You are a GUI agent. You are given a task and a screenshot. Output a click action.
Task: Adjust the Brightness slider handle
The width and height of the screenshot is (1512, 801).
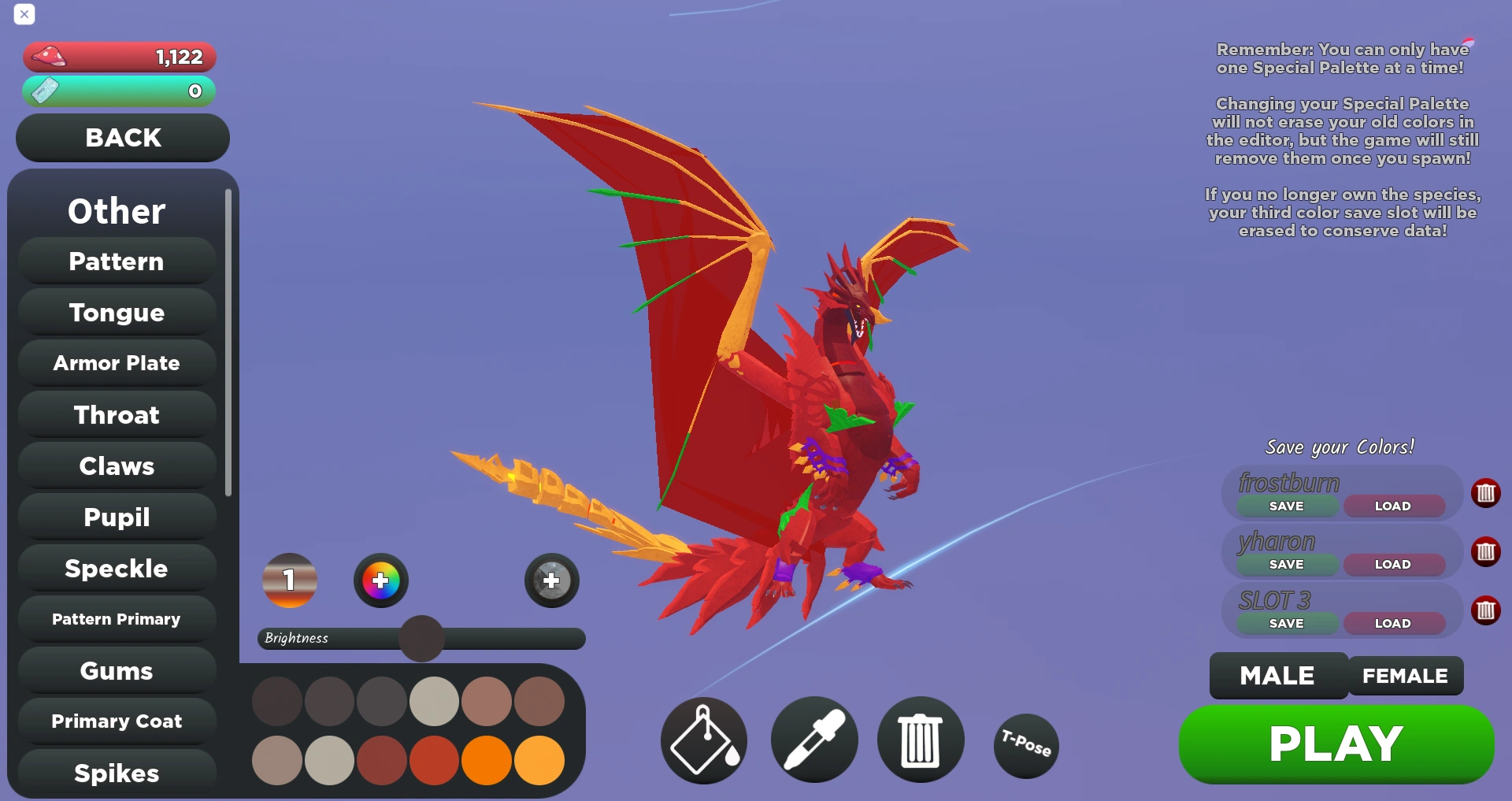(421, 639)
